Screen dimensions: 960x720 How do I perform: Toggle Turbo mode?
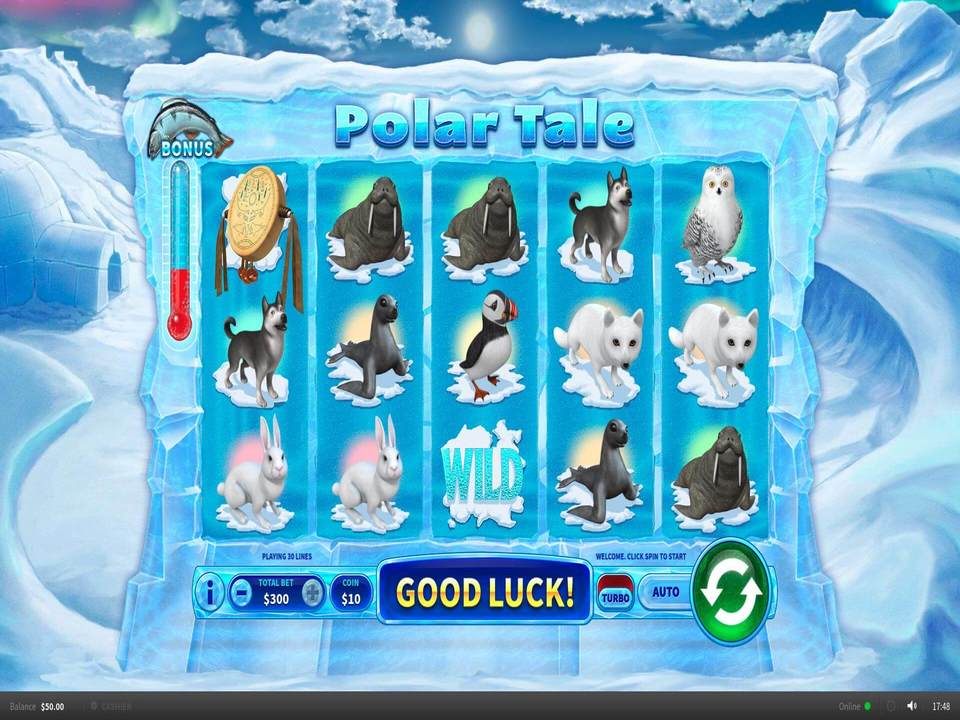[x=613, y=593]
